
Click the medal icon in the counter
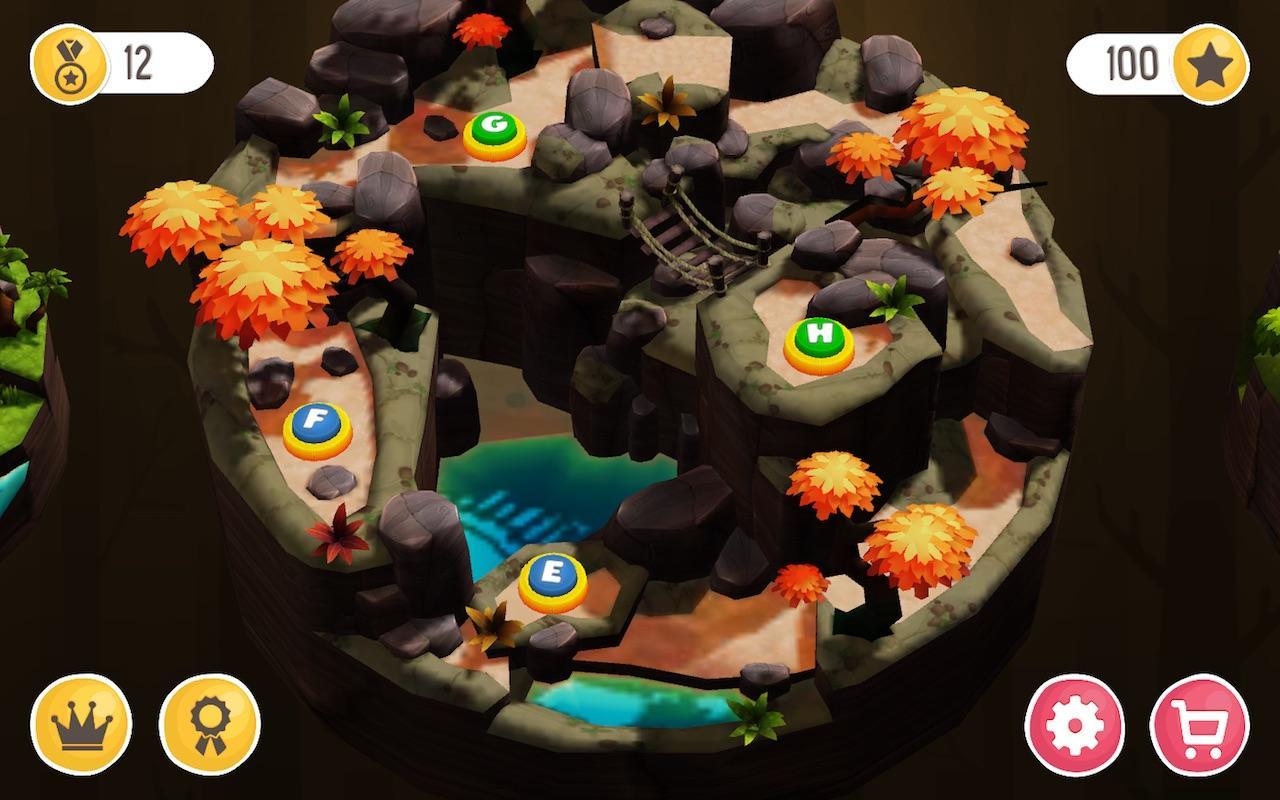point(68,61)
